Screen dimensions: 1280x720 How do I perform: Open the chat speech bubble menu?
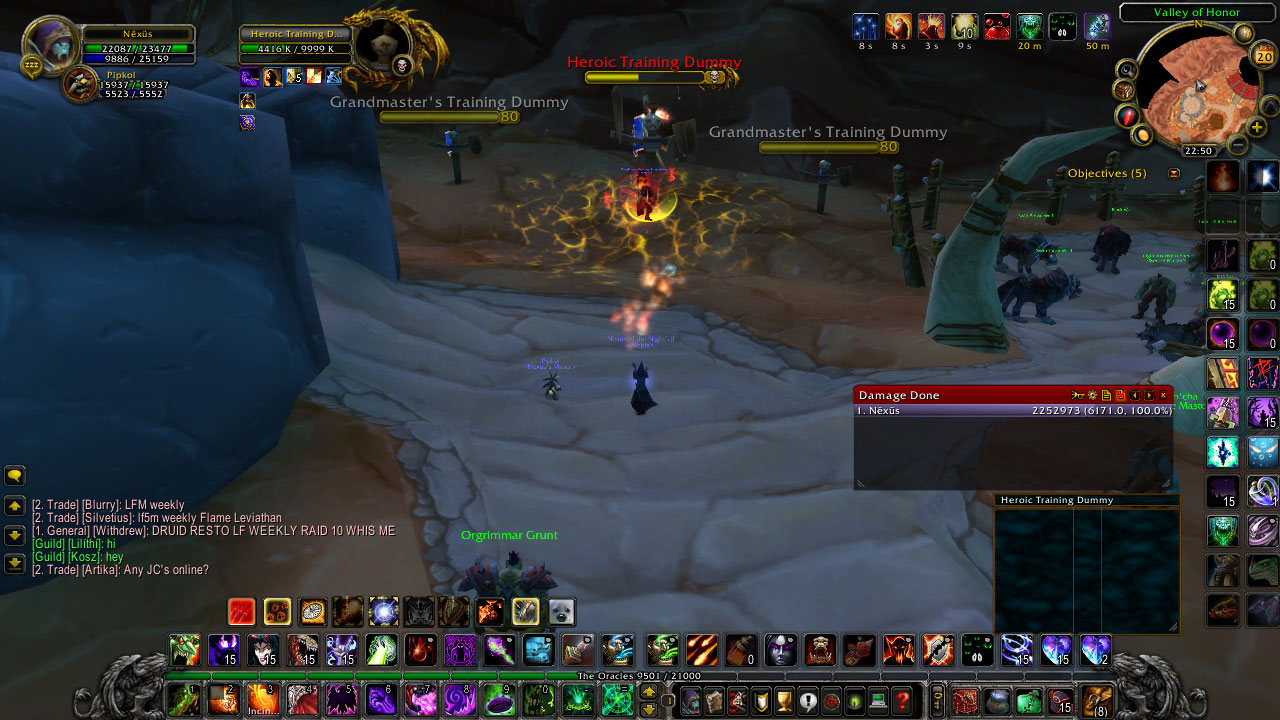click(x=15, y=476)
